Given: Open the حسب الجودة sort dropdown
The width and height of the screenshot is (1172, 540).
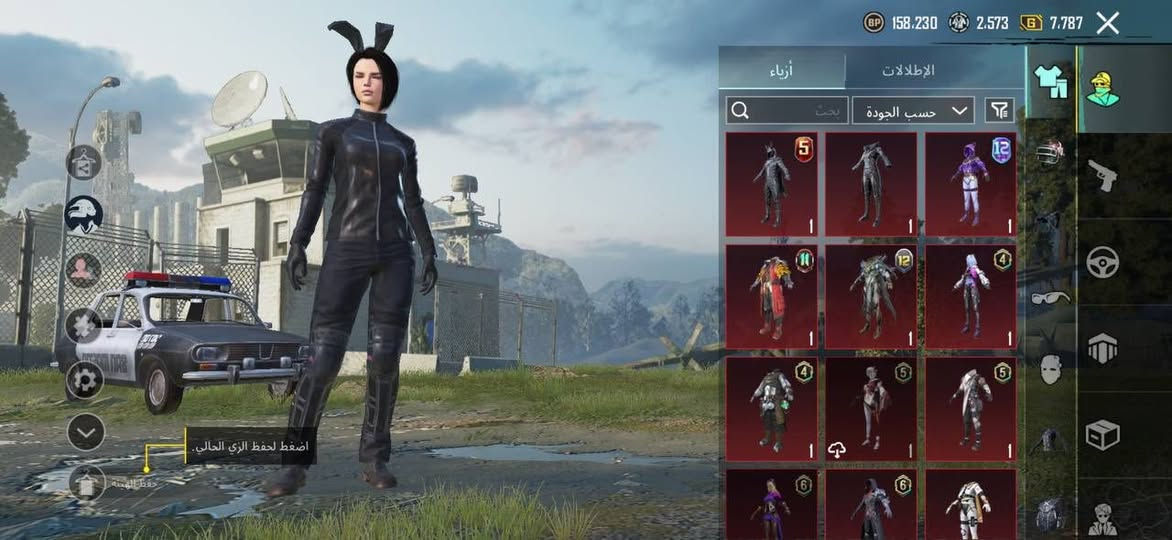Looking at the screenshot, I should [x=913, y=110].
